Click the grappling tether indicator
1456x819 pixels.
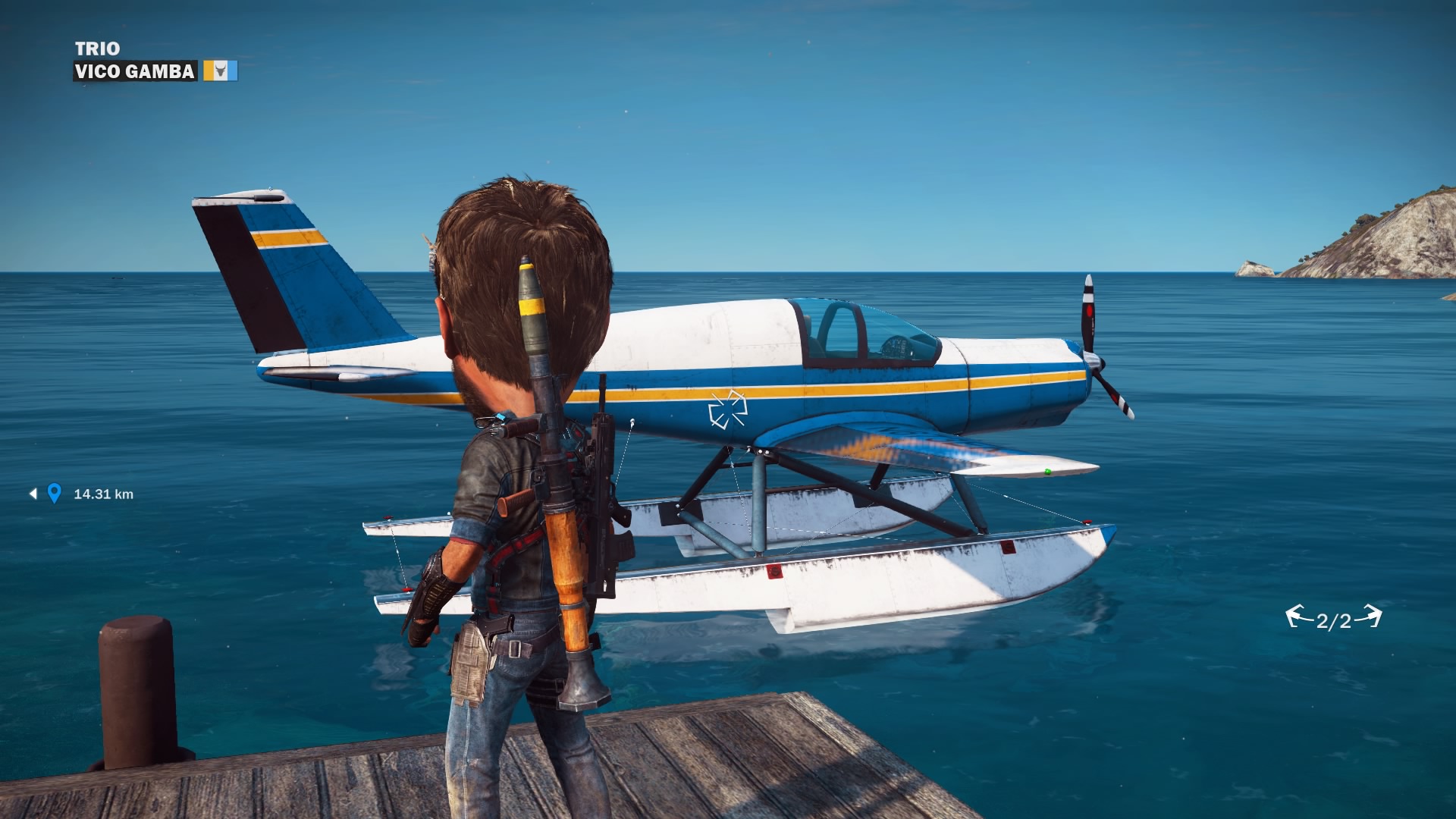coord(1333,619)
